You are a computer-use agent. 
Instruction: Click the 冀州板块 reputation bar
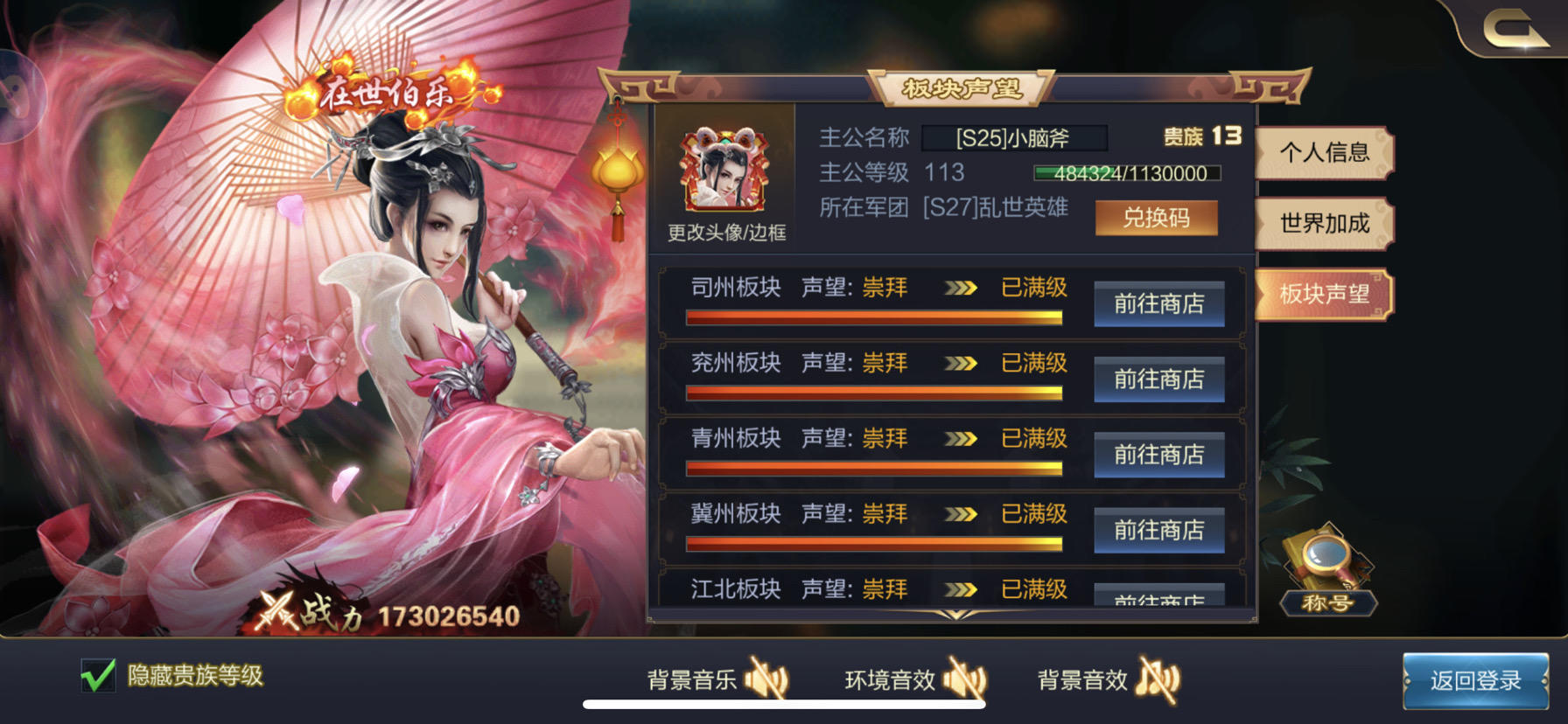coord(873,543)
